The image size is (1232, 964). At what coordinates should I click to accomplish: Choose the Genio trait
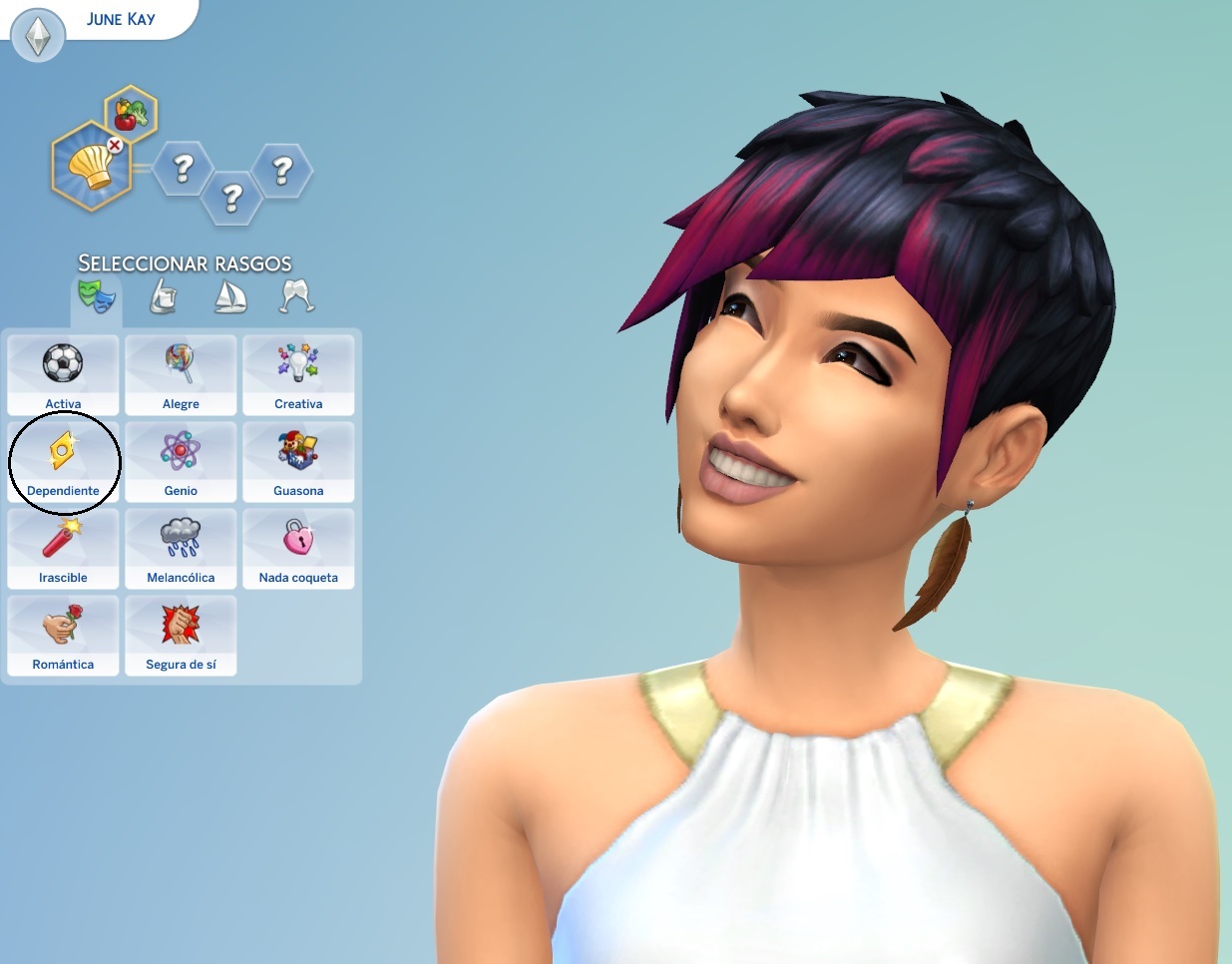click(181, 461)
